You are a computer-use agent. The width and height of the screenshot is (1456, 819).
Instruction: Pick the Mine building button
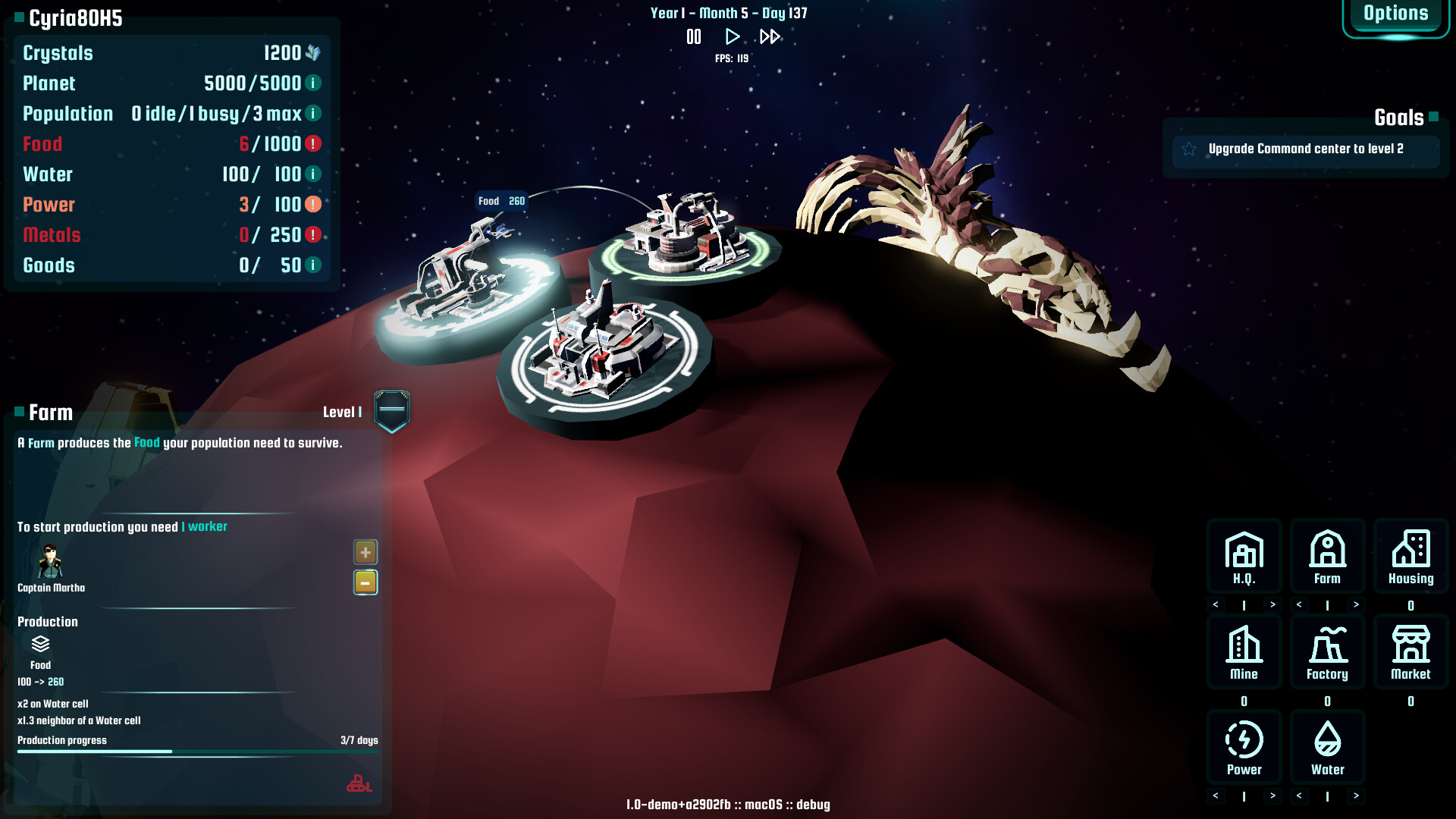point(1244,651)
